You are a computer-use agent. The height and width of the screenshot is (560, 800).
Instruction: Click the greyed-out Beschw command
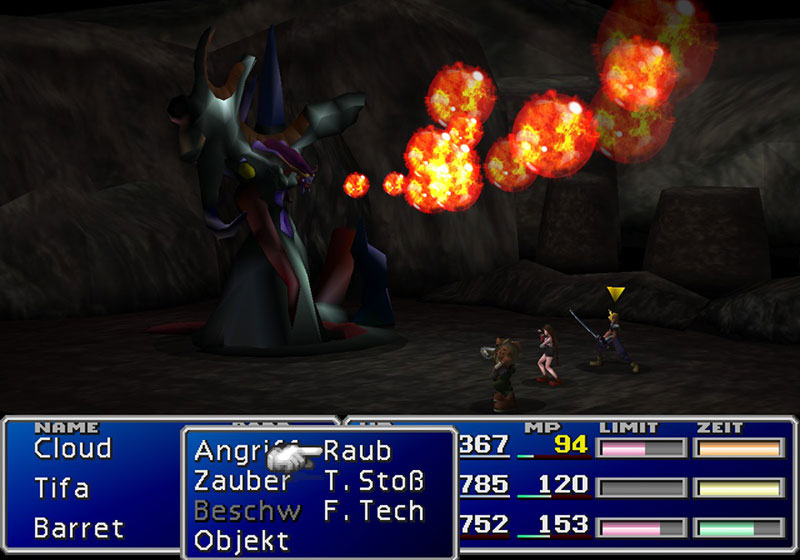(247, 511)
